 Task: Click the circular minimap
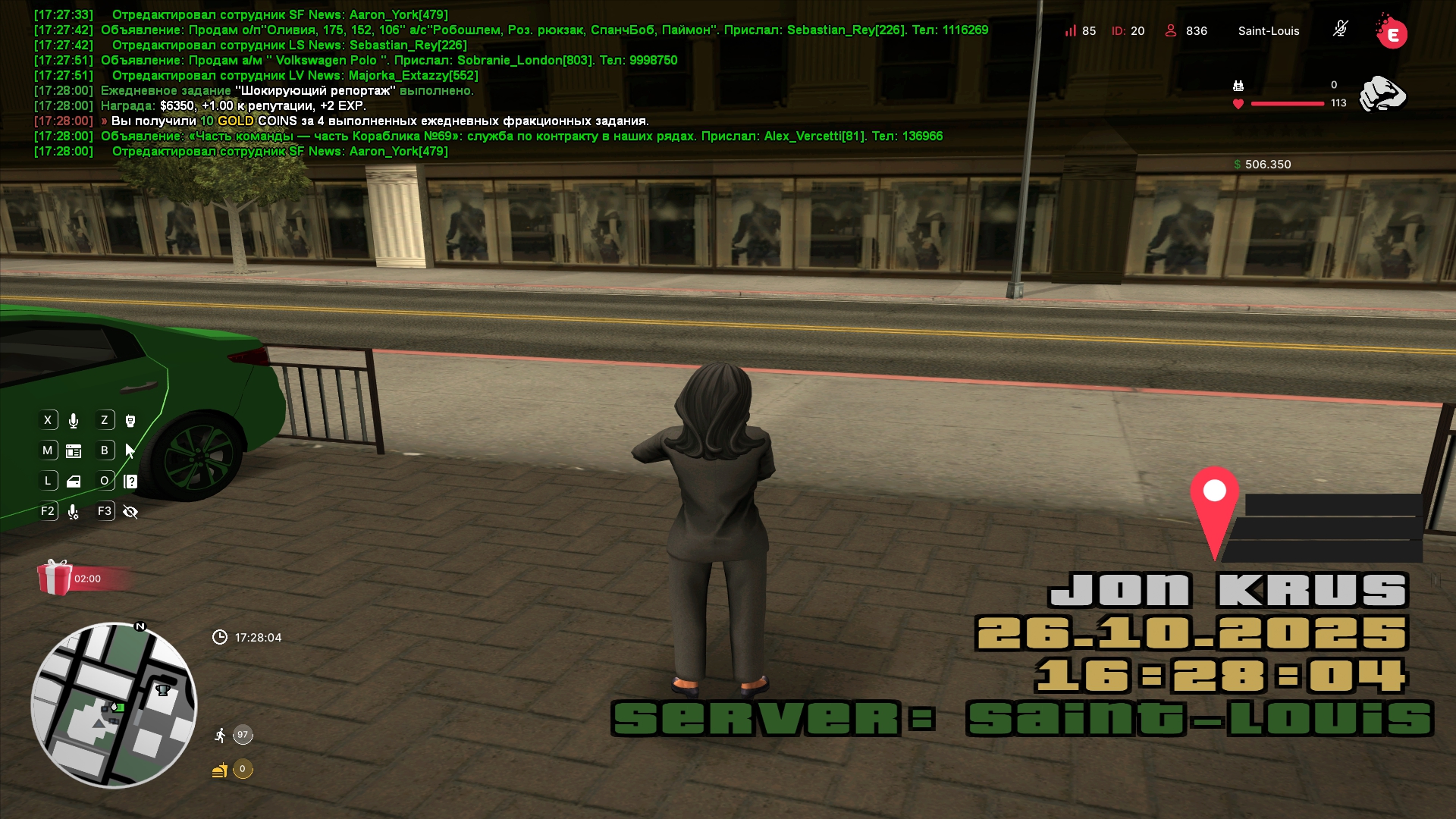(114, 705)
